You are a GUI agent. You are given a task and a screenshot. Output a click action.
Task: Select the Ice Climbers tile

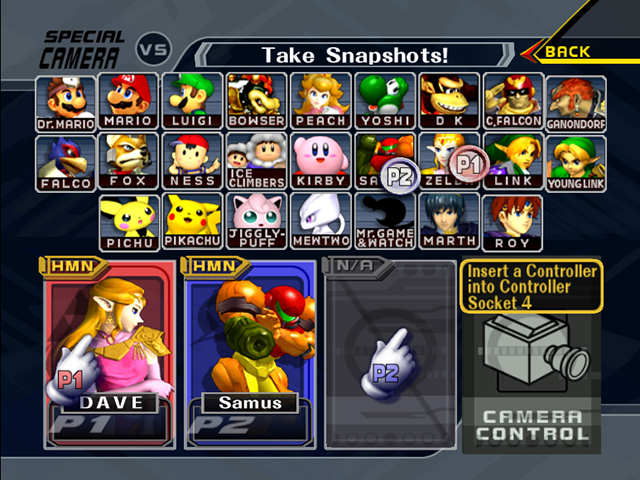pyautogui.click(x=257, y=163)
